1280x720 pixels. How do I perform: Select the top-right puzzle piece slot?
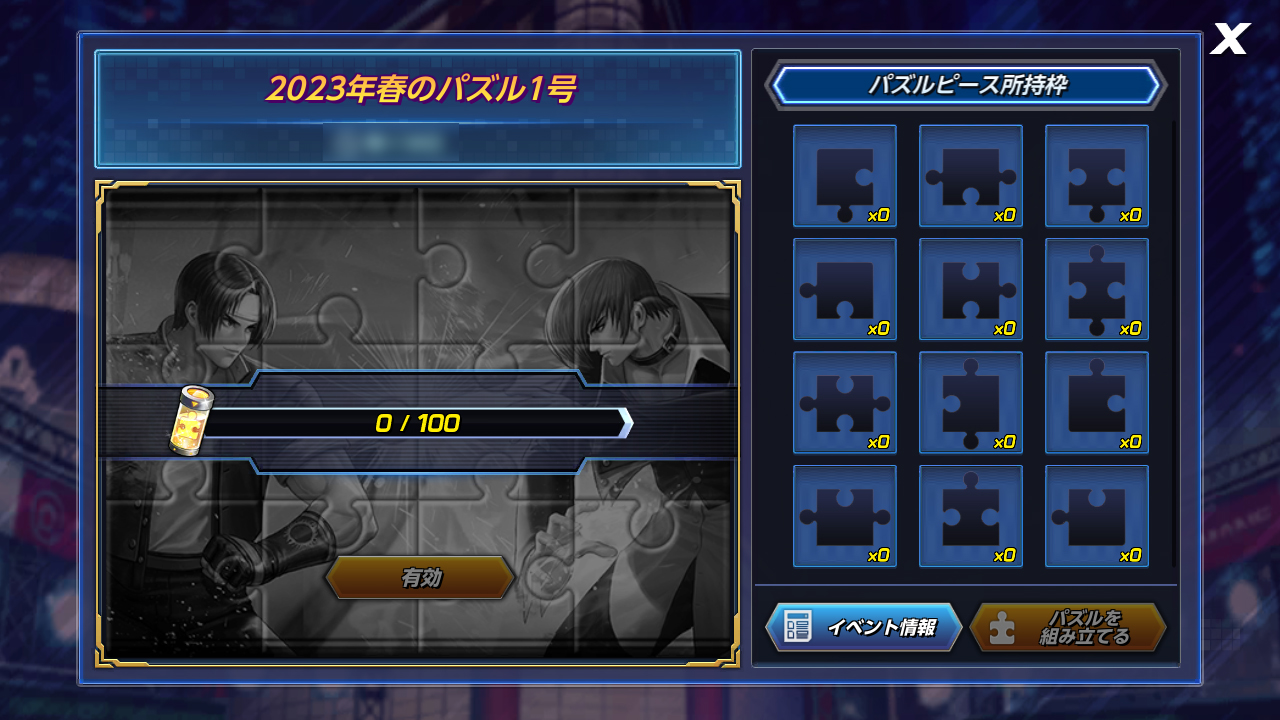[x=1097, y=175]
